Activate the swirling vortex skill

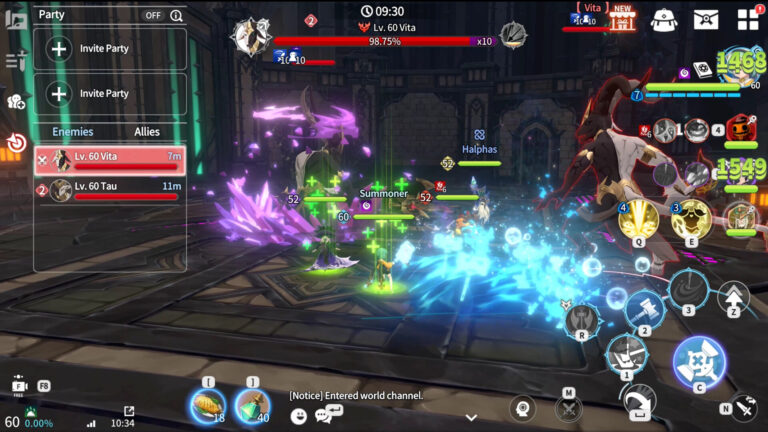(688, 289)
